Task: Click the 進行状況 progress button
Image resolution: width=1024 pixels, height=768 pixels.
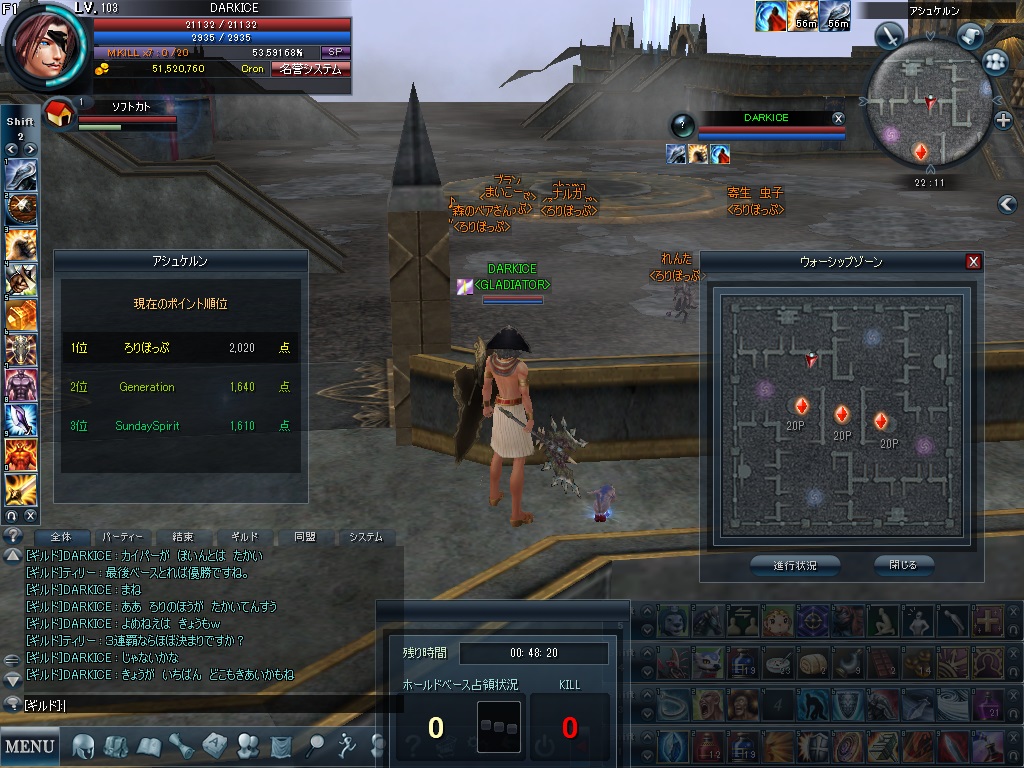Action: tap(794, 565)
